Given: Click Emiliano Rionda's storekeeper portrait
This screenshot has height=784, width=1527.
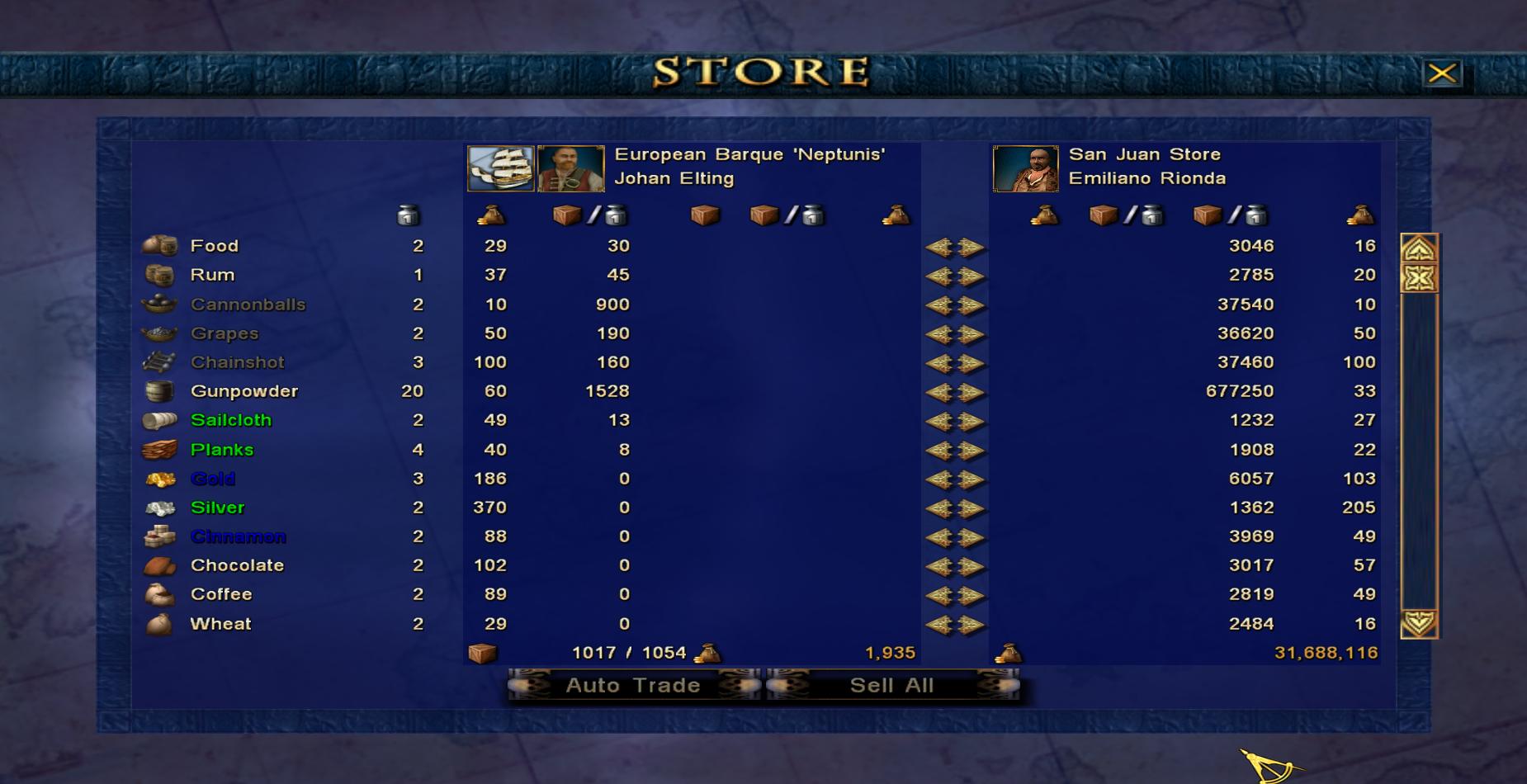Looking at the screenshot, I should (1025, 168).
